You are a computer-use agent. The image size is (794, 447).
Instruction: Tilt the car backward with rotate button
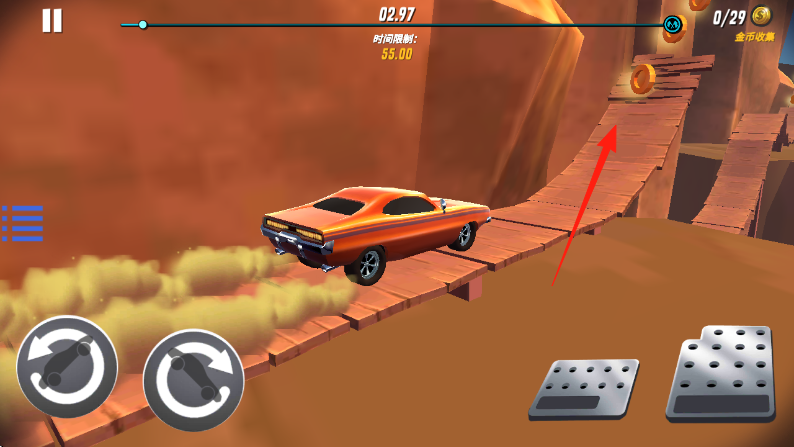click(x=66, y=366)
